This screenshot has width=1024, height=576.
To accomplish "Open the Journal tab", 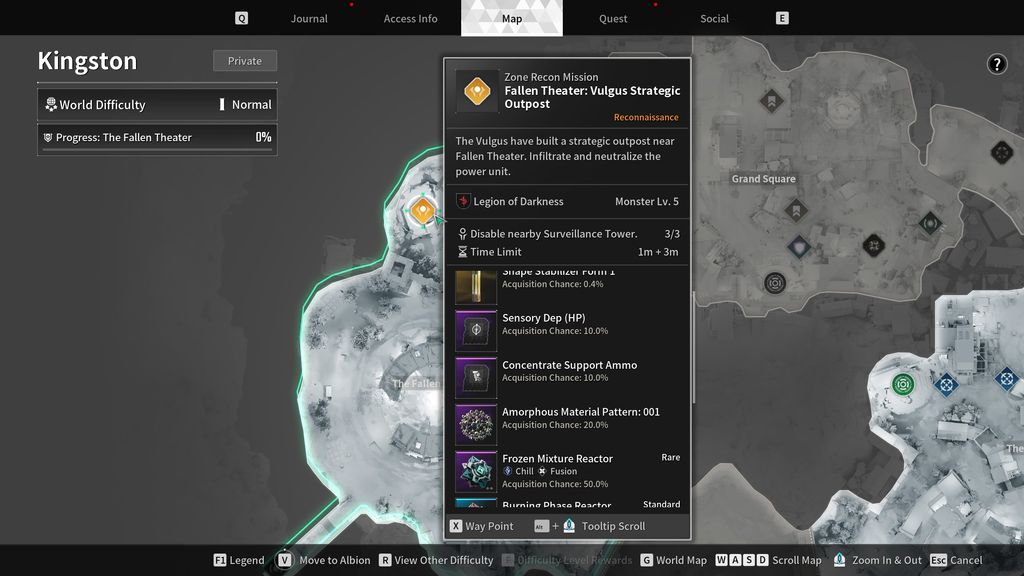I will point(309,19).
